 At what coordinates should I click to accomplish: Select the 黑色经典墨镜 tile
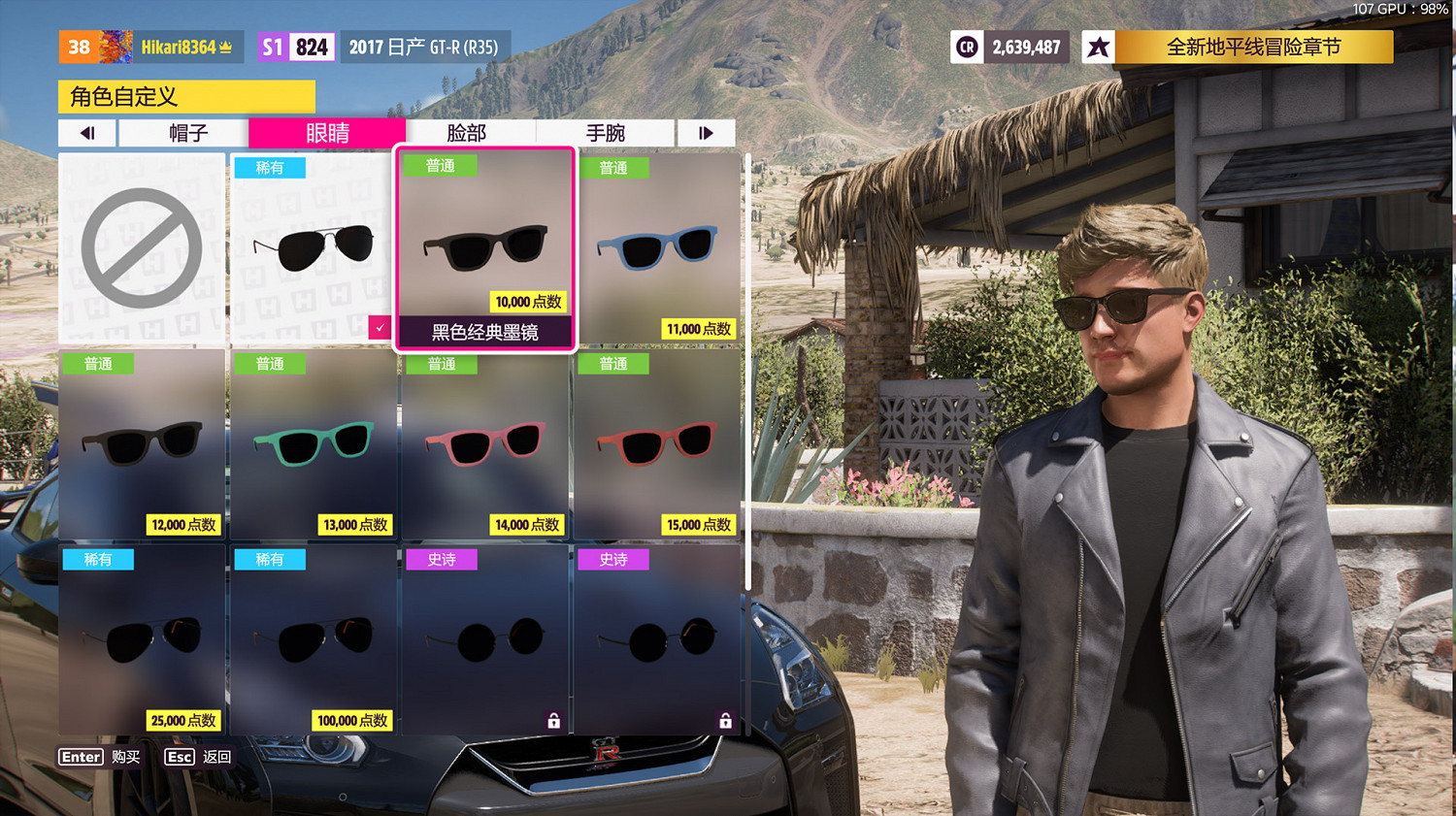pyautogui.click(x=484, y=248)
